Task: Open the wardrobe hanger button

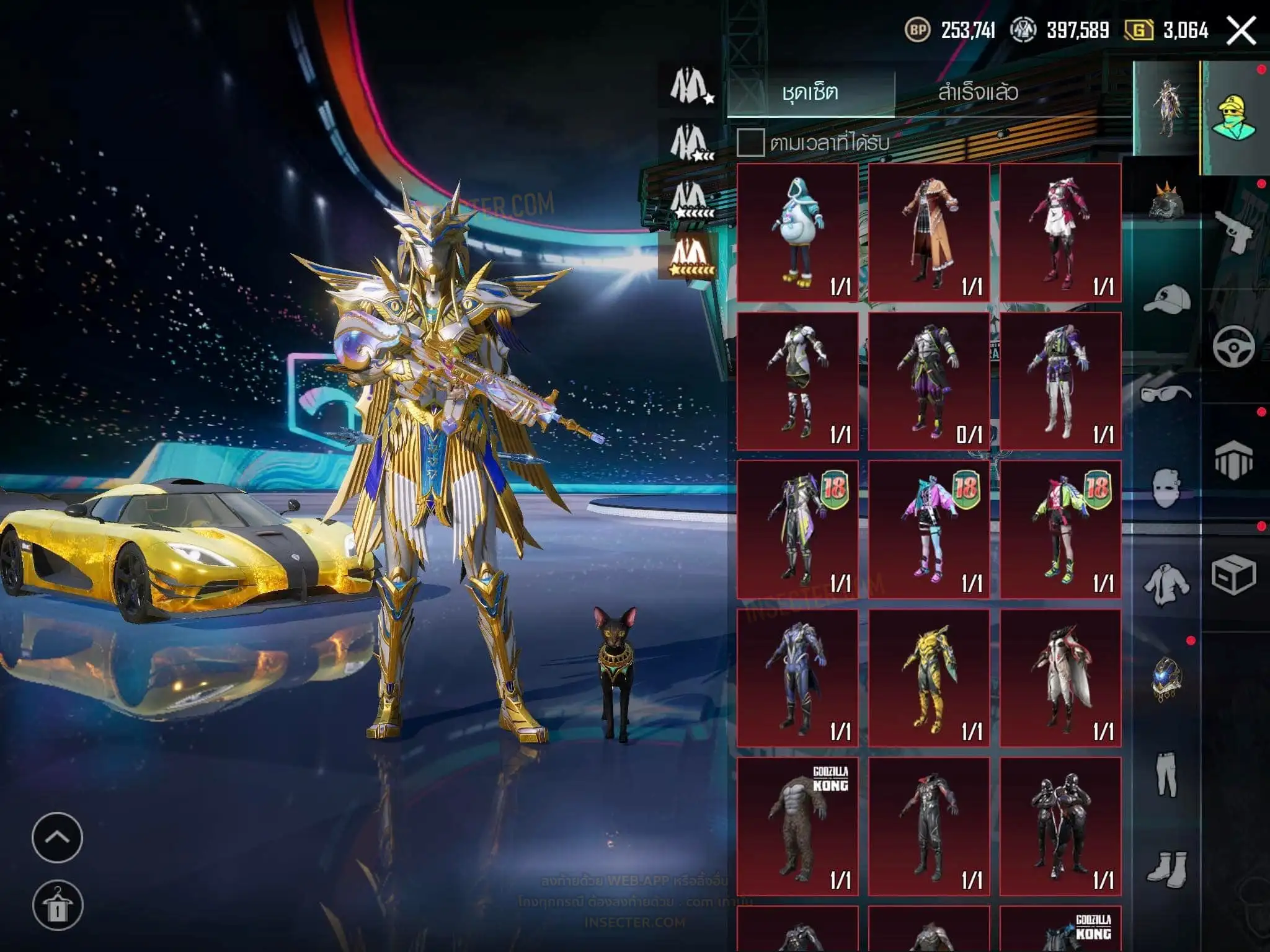Action: tap(57, 906)
